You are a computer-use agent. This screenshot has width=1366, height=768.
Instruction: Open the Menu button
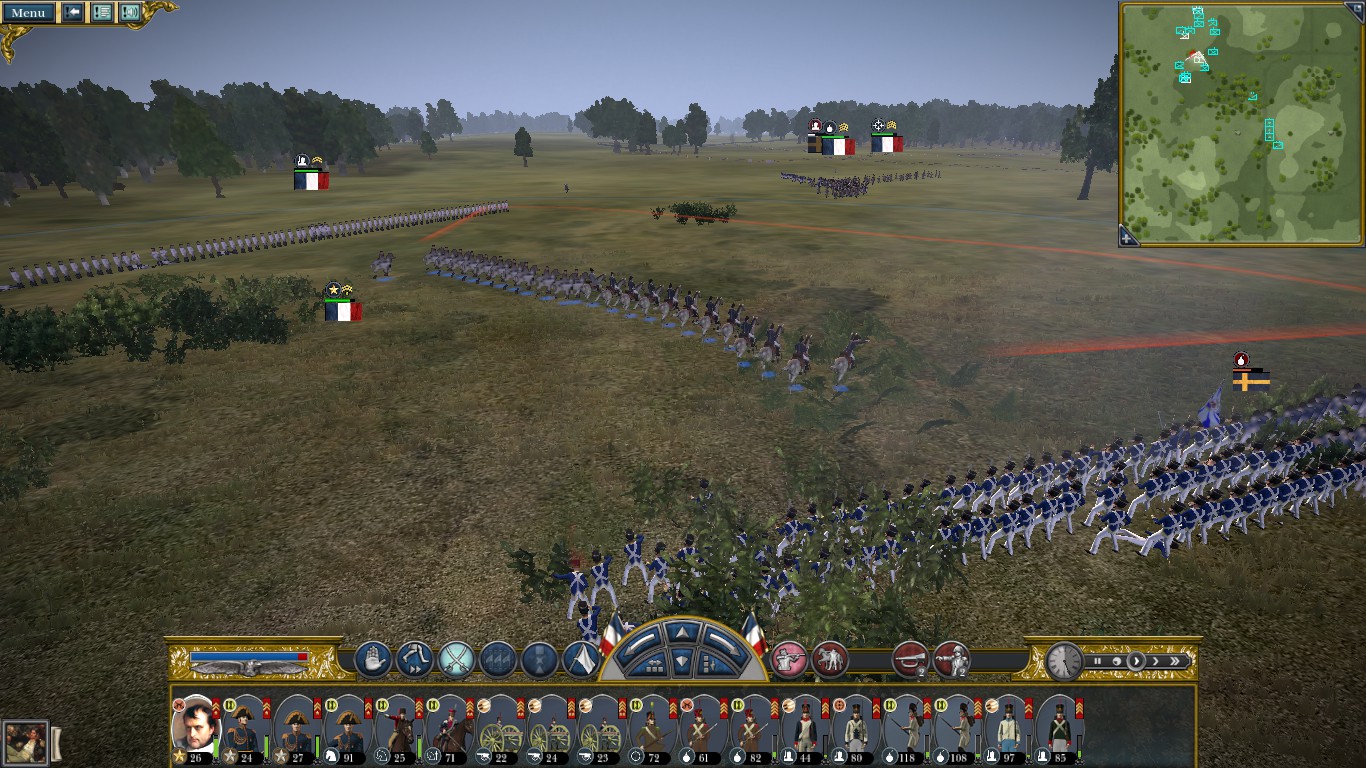click(28, 13)
